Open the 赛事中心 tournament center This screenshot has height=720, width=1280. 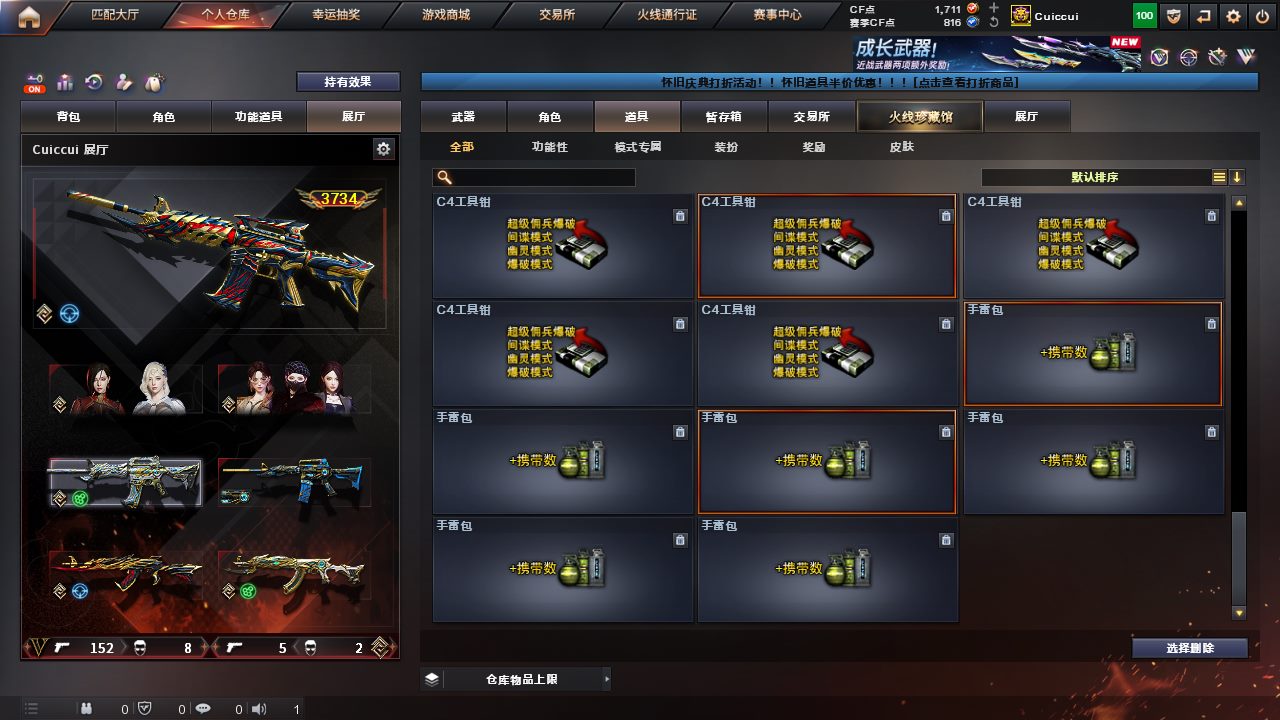point(777,15)
